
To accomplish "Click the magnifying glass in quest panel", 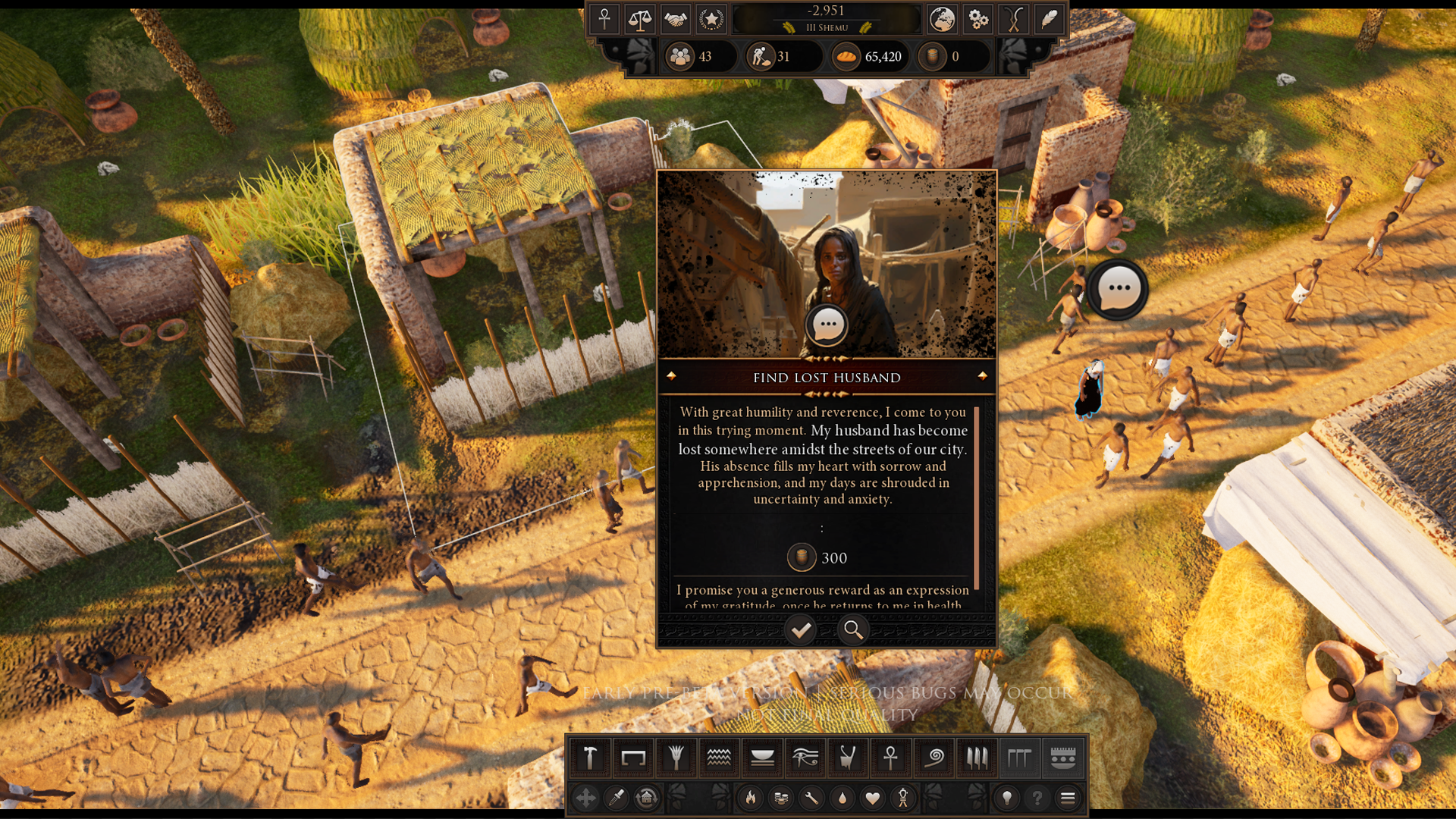I will pyautogui.click(x=853, y=629).
